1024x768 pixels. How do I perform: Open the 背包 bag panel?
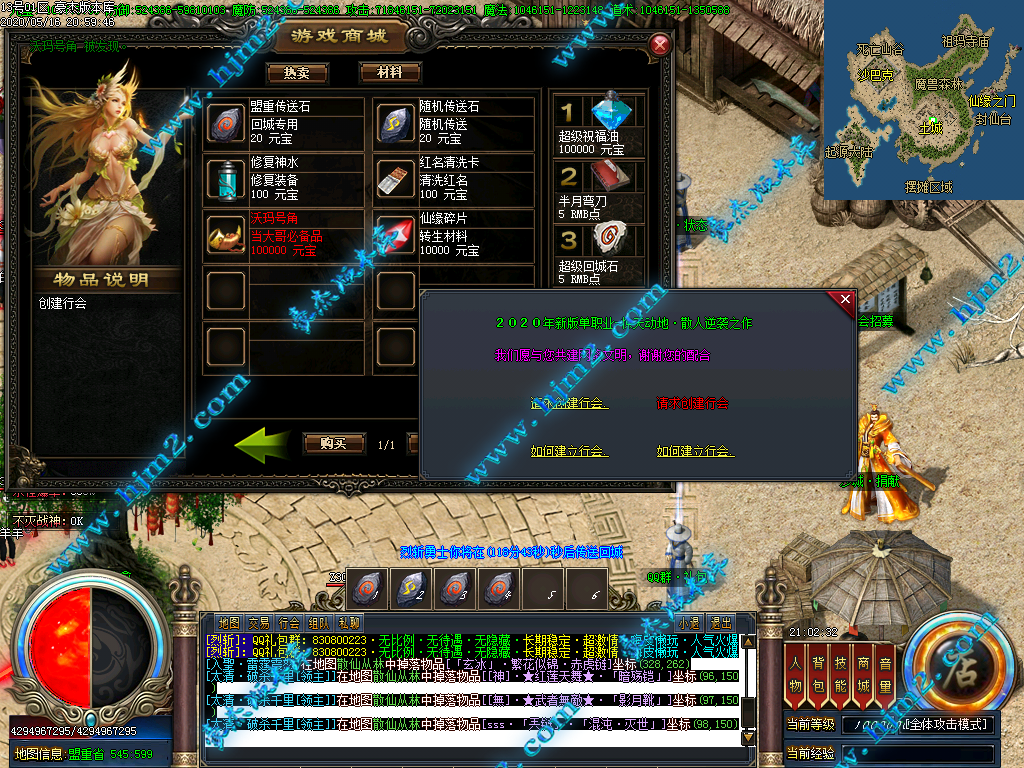click(819, 672)
